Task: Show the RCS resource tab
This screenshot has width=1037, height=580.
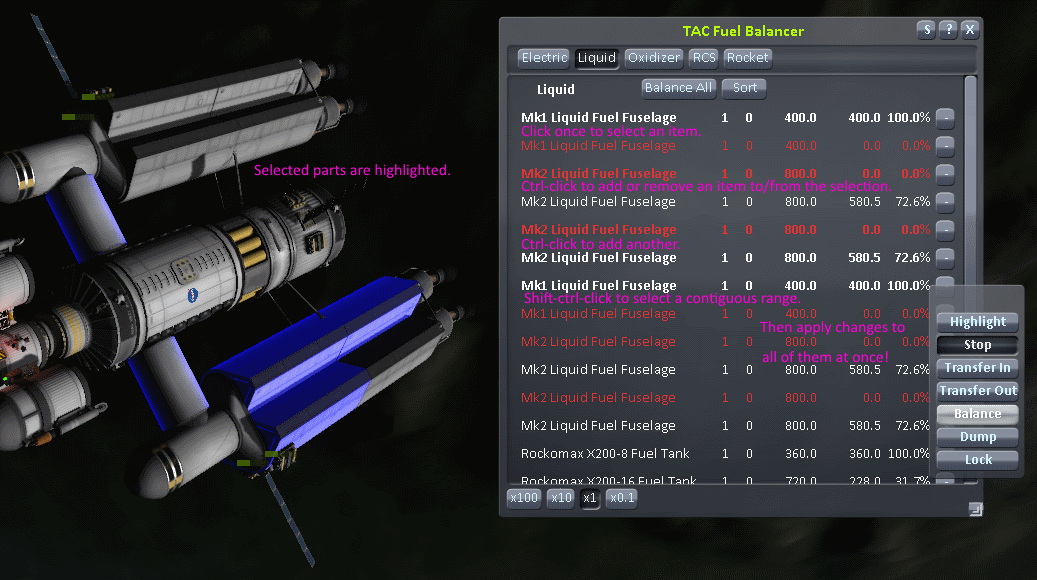Action: (704, 58)
